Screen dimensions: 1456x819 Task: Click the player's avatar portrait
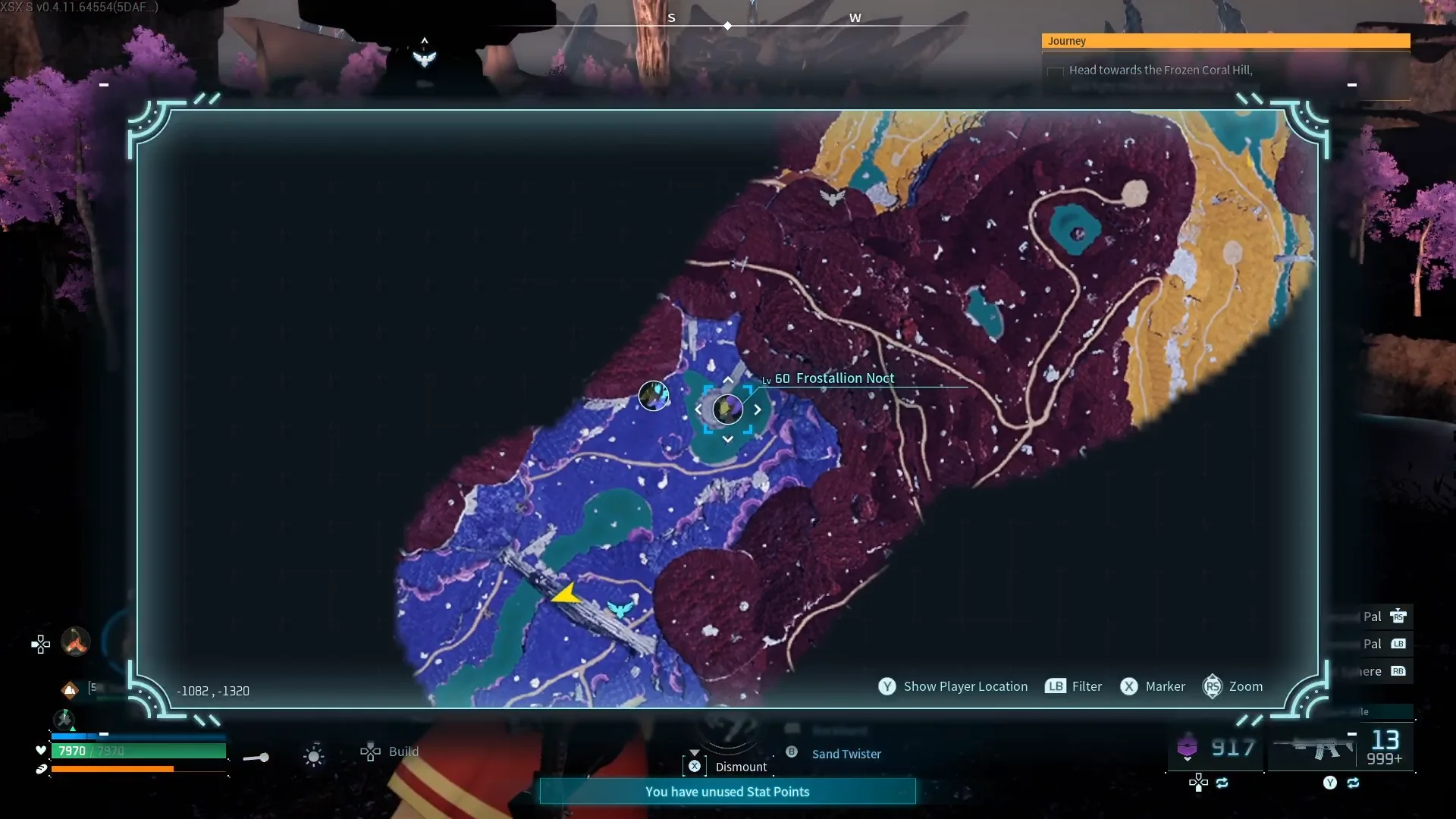(75, 641)
